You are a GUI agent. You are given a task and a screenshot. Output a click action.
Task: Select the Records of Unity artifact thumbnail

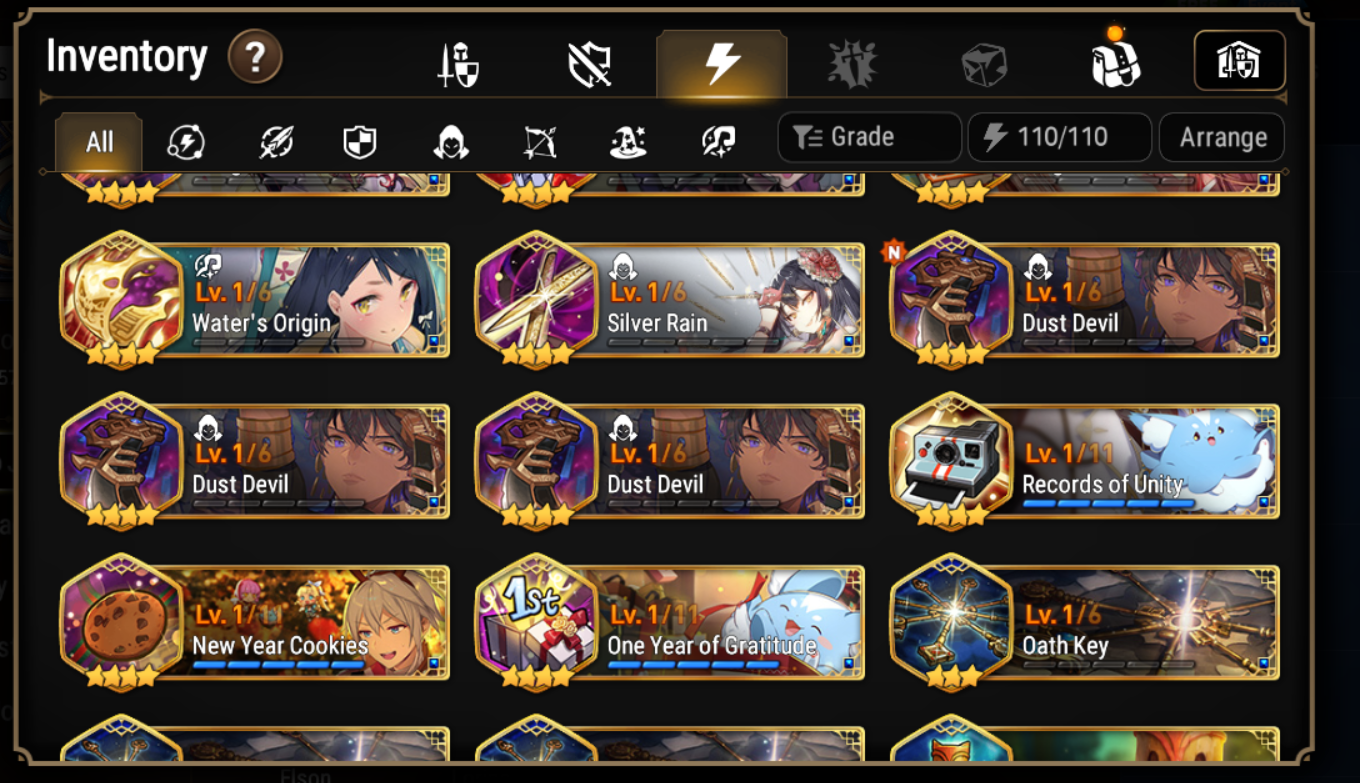pos(953,460)
